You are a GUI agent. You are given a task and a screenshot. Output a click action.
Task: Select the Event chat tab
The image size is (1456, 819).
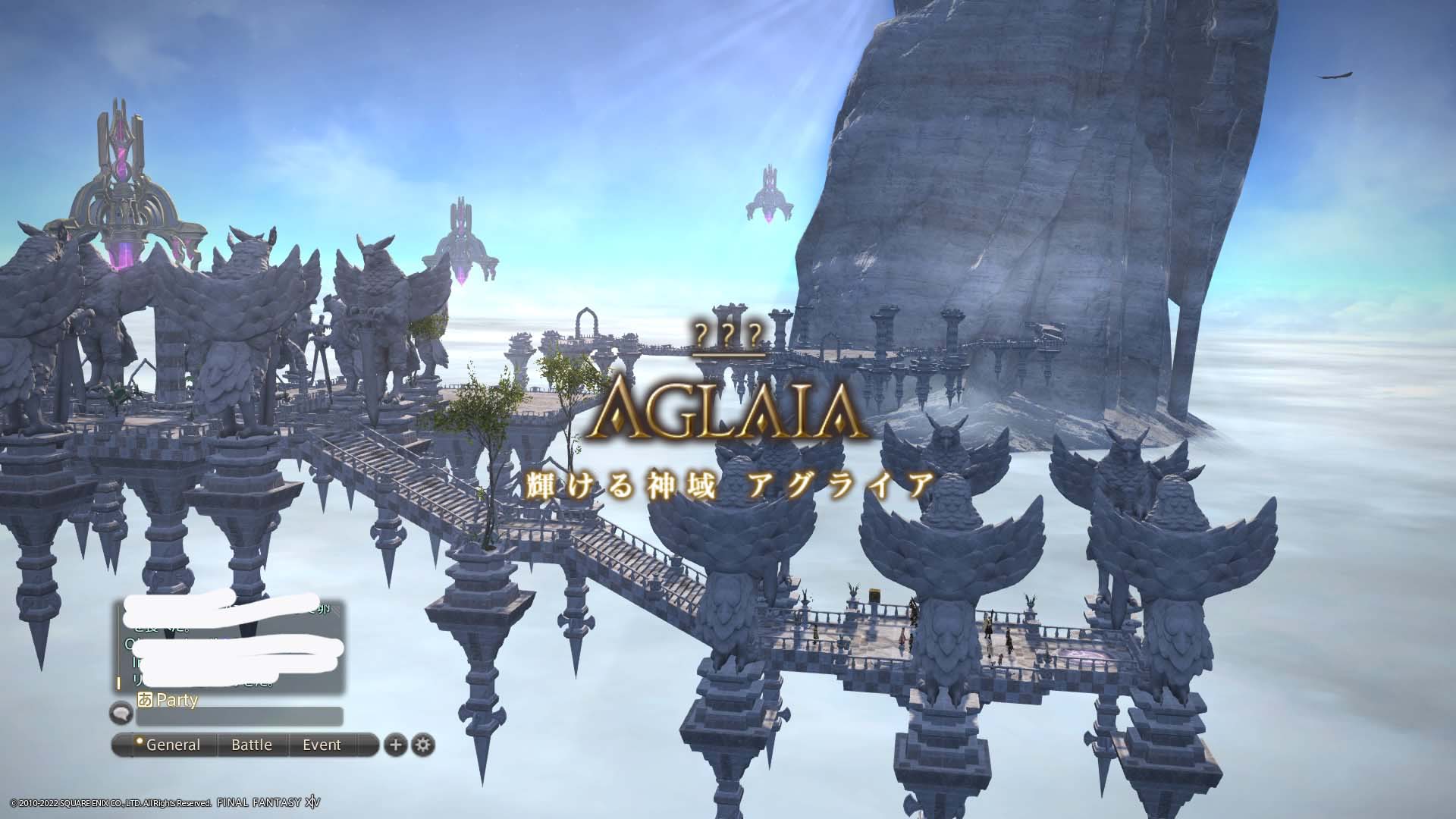pos(322,745)
